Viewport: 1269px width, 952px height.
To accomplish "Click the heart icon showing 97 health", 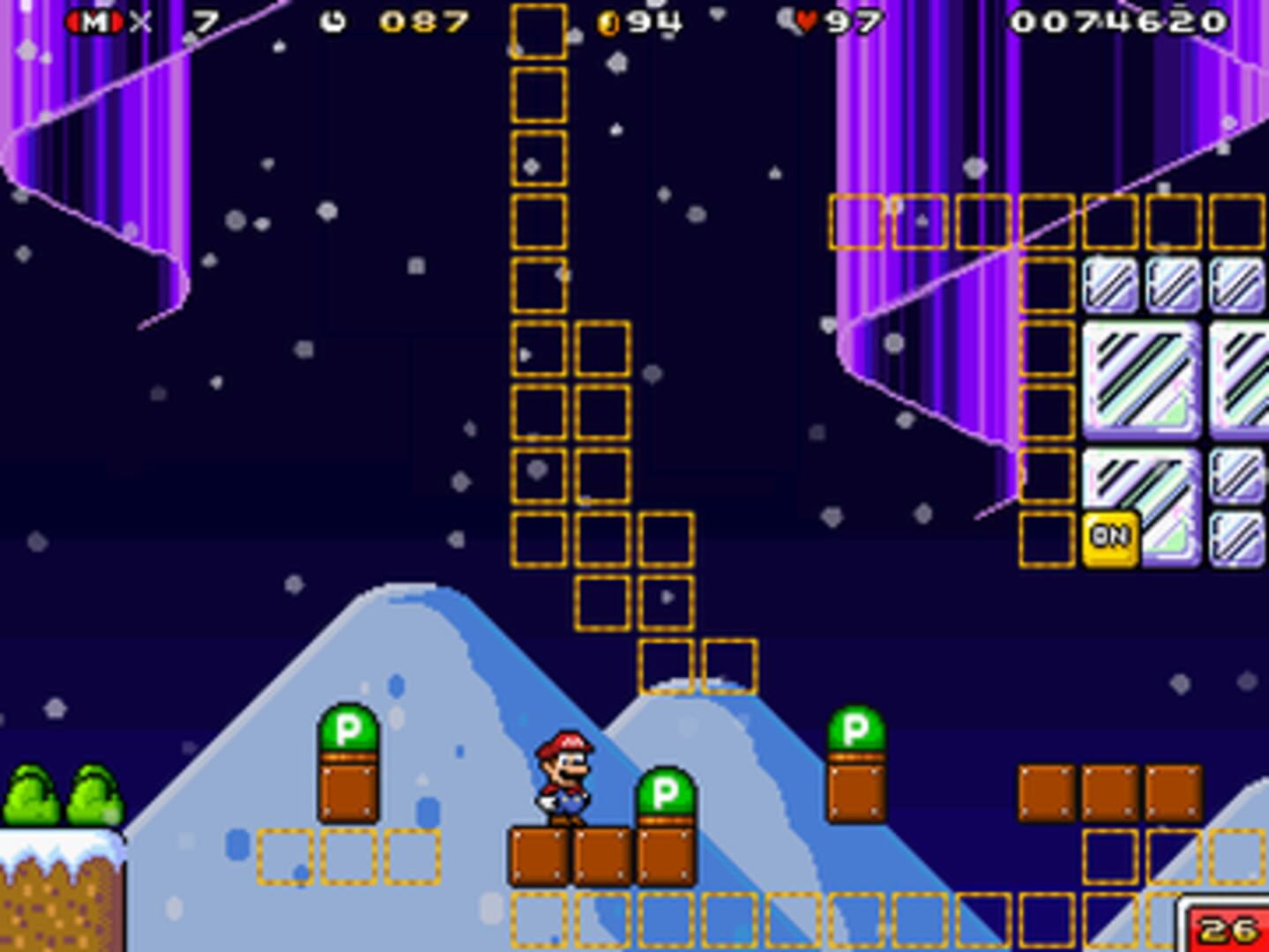I will point(808,19).
